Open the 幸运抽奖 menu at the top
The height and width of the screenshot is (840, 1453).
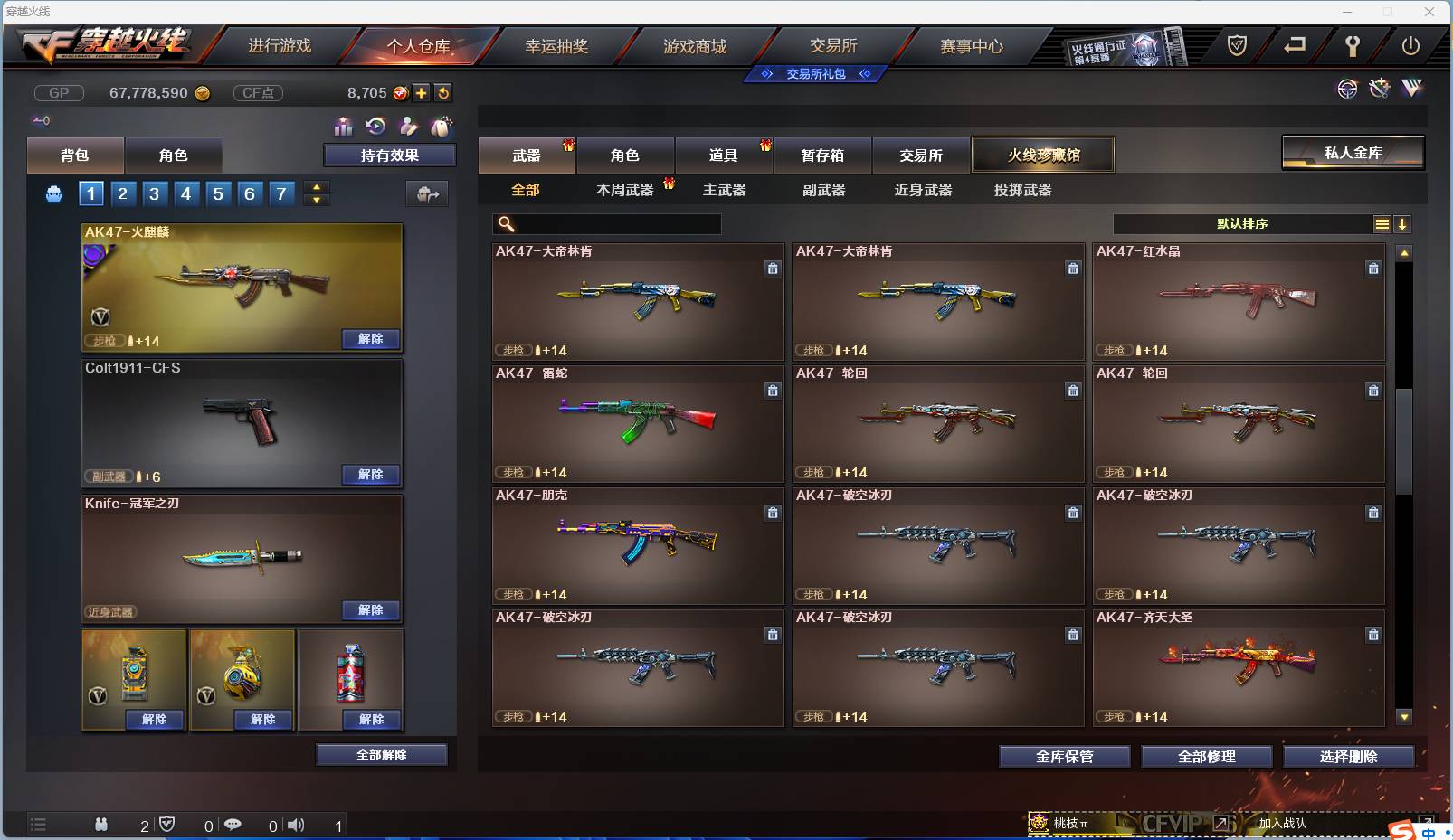click(x=558, y=43)
